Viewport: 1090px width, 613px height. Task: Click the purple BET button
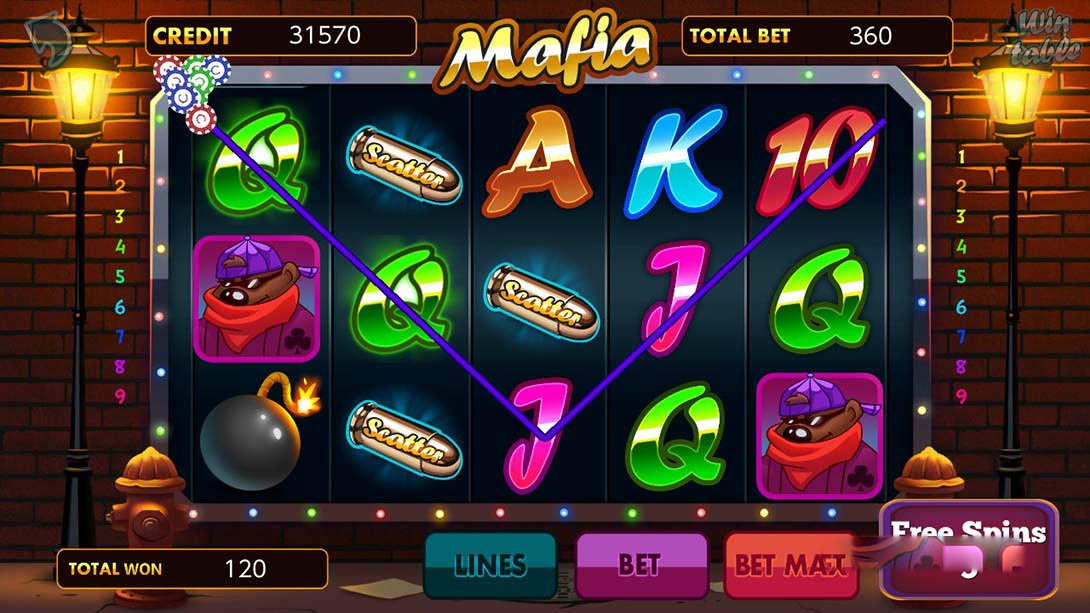pyautogui.click(x=641, y=564)
